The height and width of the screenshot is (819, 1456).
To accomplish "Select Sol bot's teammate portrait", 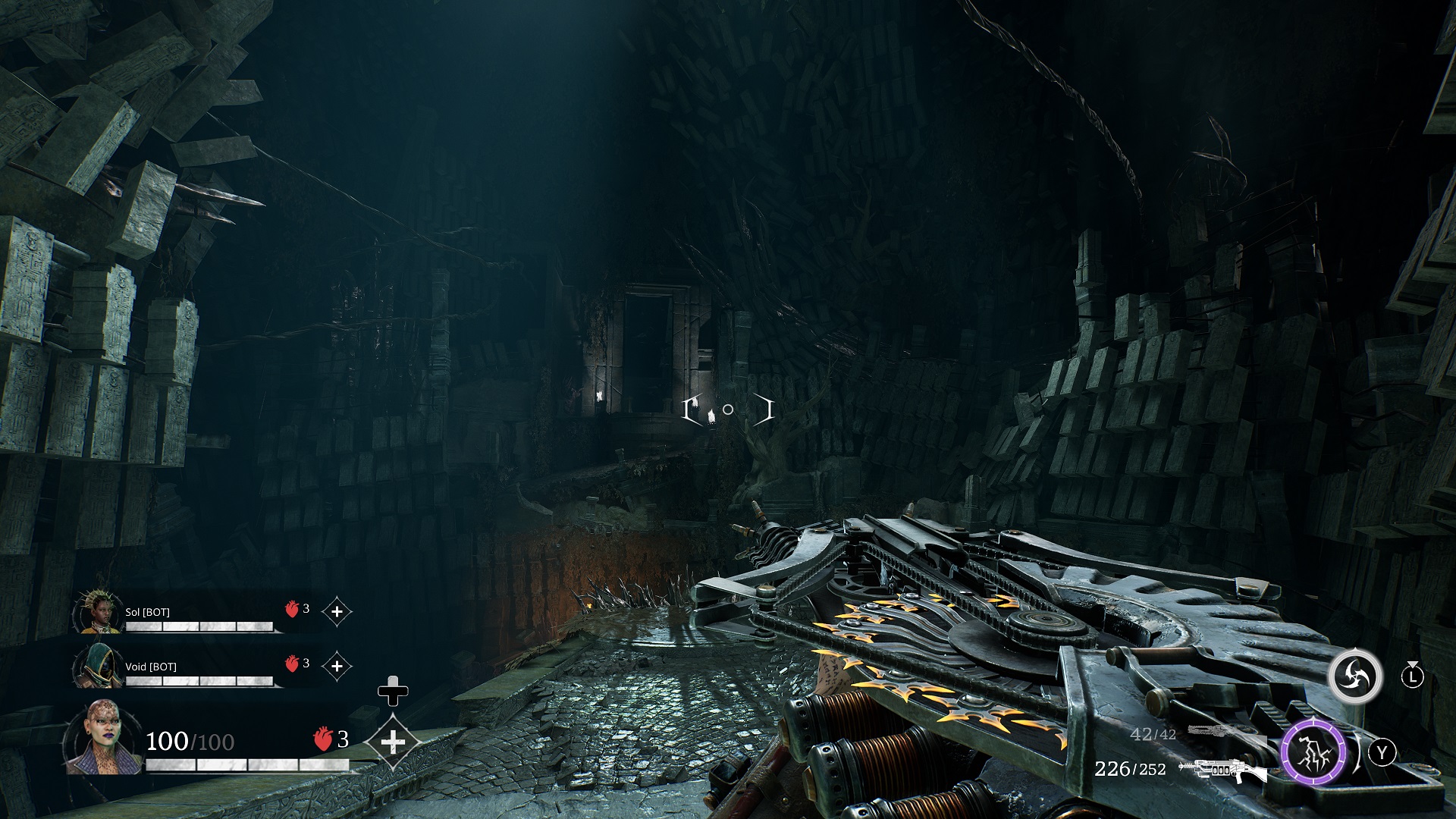I will point(98,612).
